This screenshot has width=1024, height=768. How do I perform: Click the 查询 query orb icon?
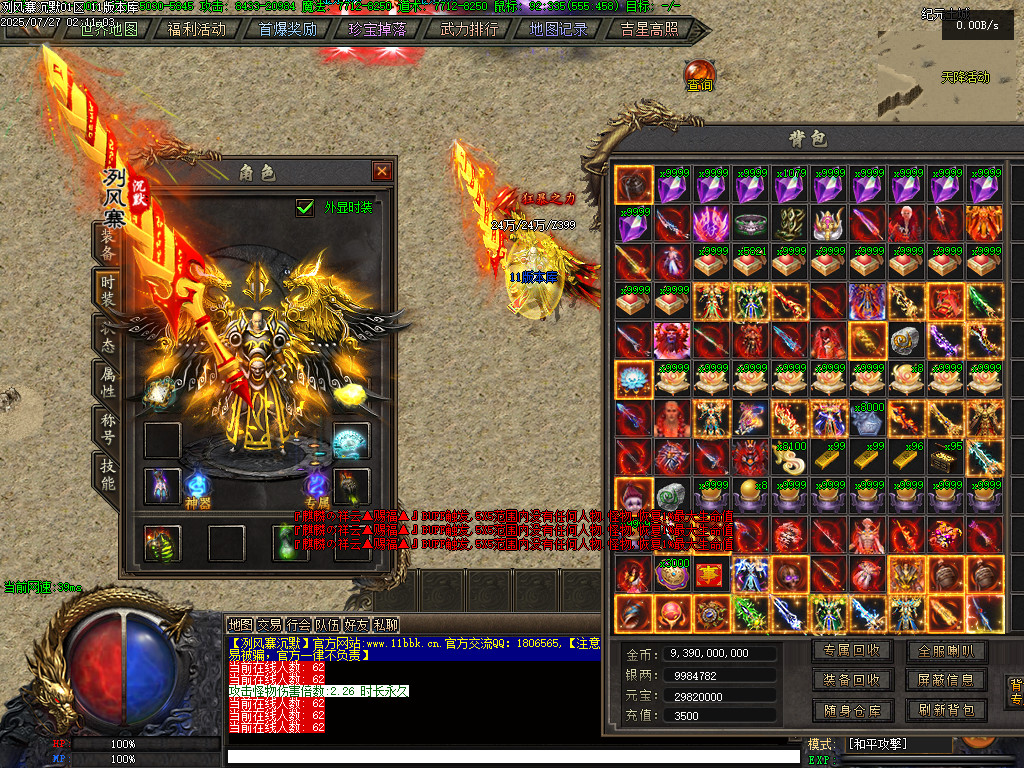pos(699,76)
